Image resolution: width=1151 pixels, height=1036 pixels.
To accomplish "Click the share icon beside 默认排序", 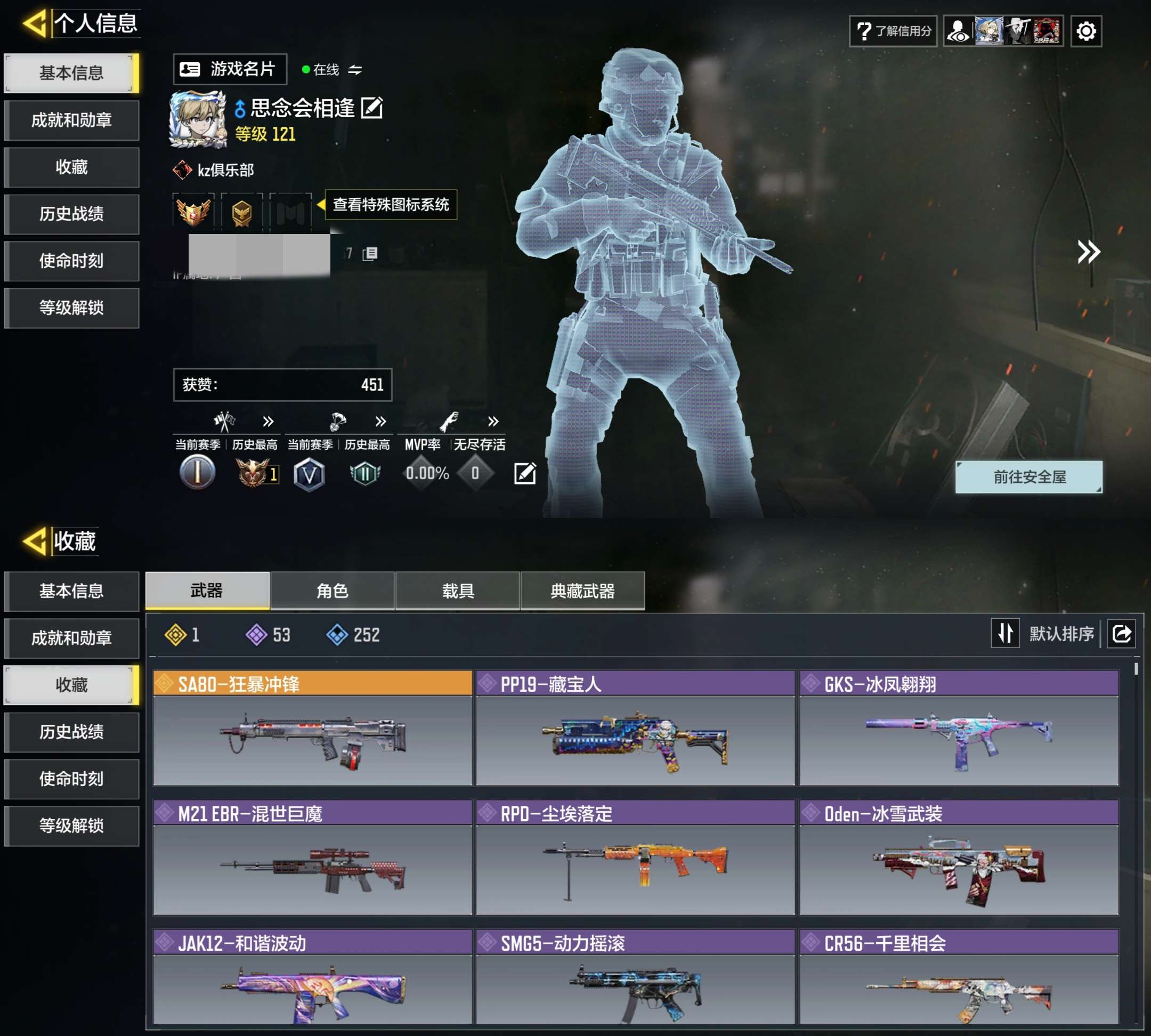I will coord(1121,634).
